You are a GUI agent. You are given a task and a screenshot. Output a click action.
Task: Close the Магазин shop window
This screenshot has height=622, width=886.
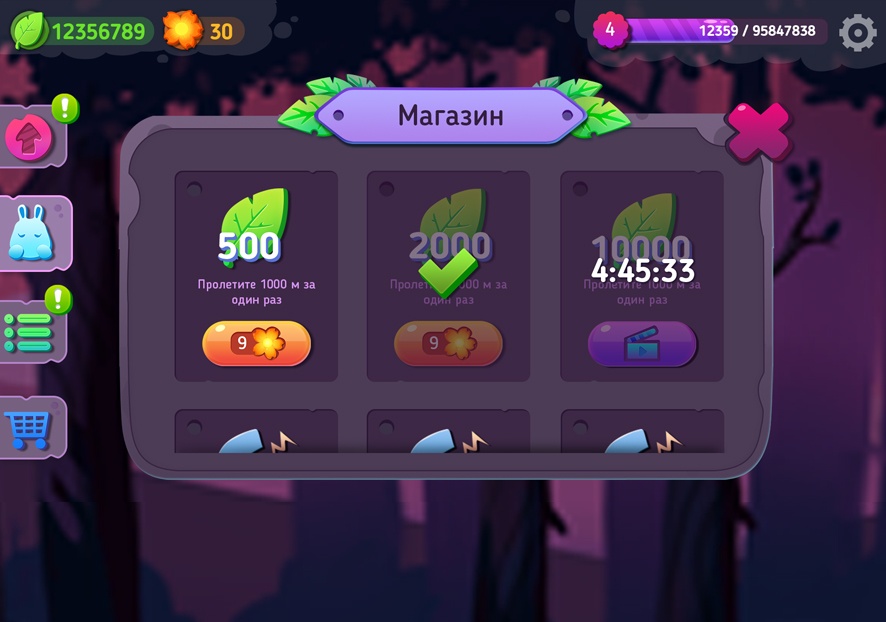tap(758, 131)
